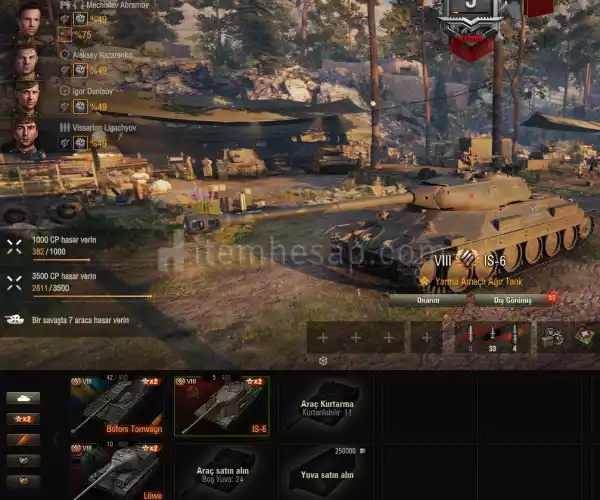Open the first aid kit consumable slot
600x500 pixels.
[586, 337]
